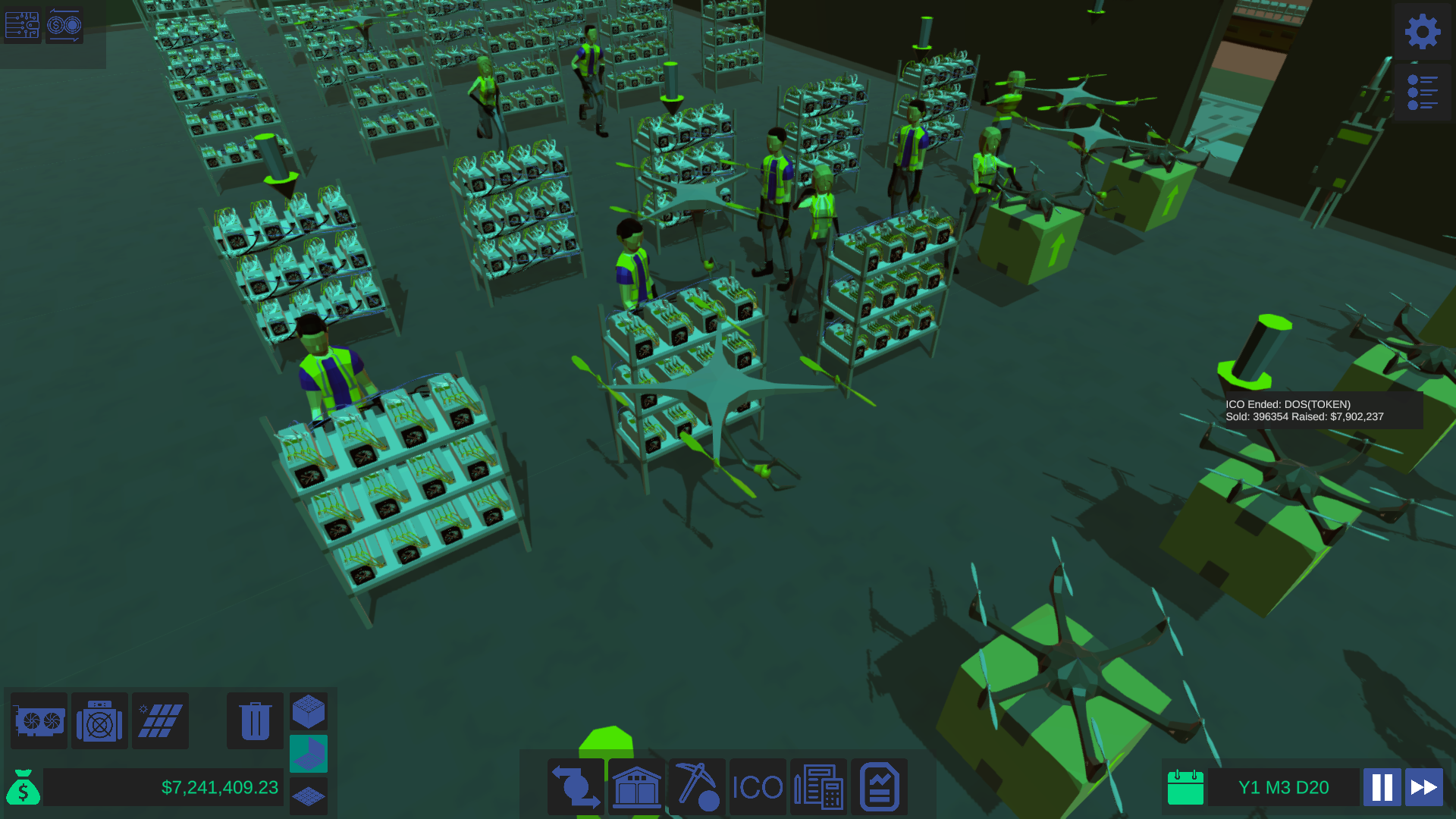Open the trash delete tool
This screenshot has height=819, width=1456.
(x=255, y=721)
